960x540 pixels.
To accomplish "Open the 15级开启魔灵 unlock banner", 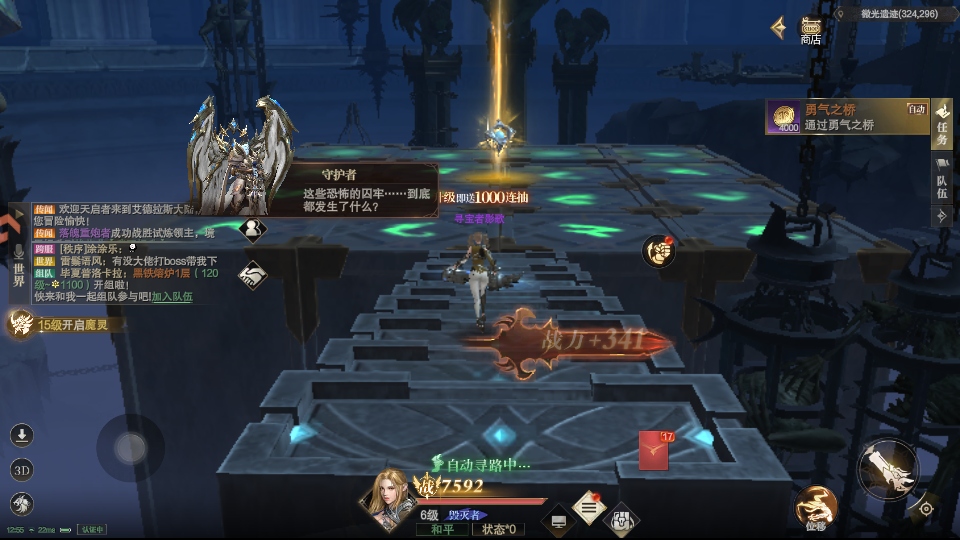I will [60, 324].
